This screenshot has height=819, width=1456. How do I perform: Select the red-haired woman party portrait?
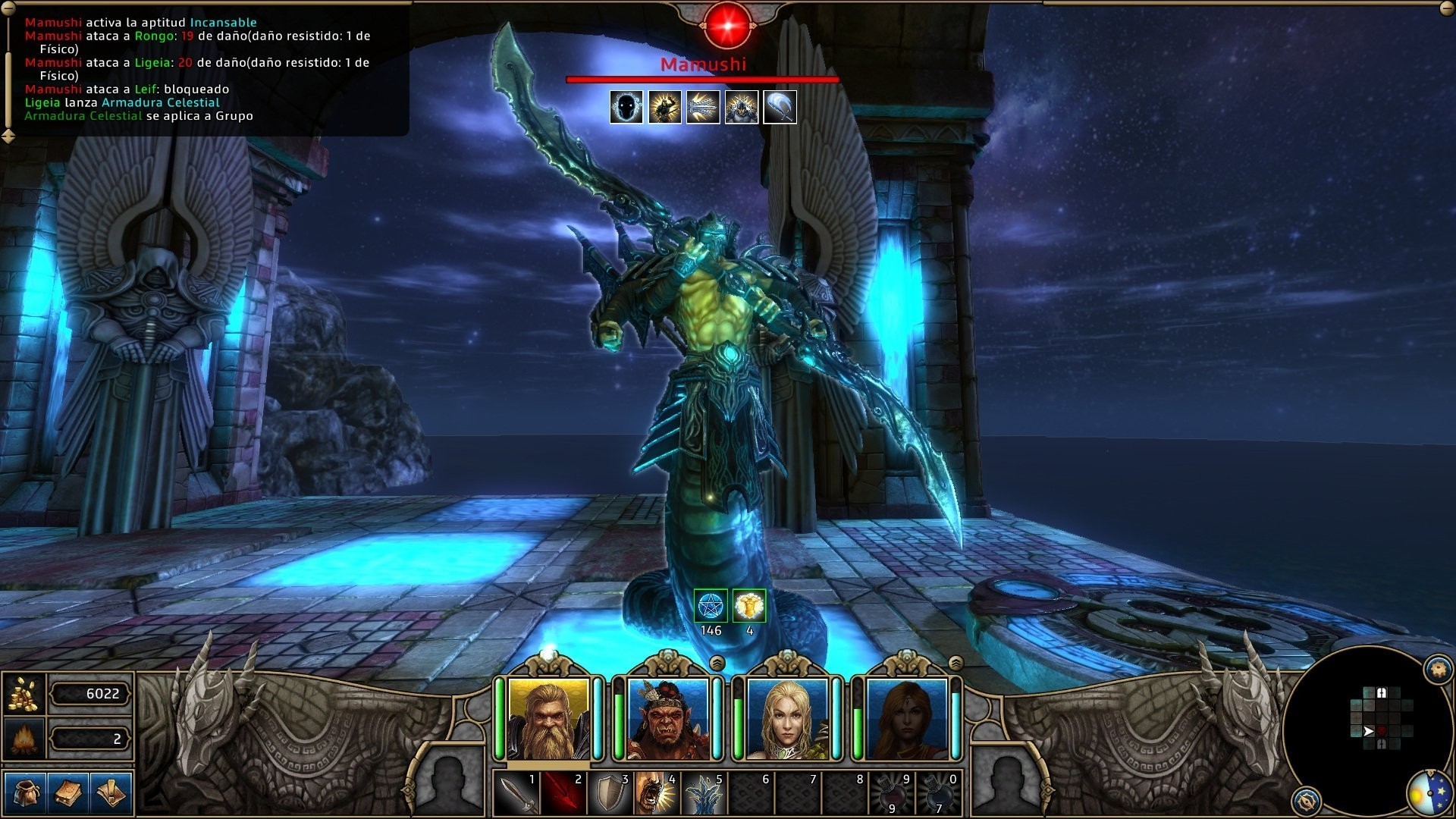click(906, 718)
